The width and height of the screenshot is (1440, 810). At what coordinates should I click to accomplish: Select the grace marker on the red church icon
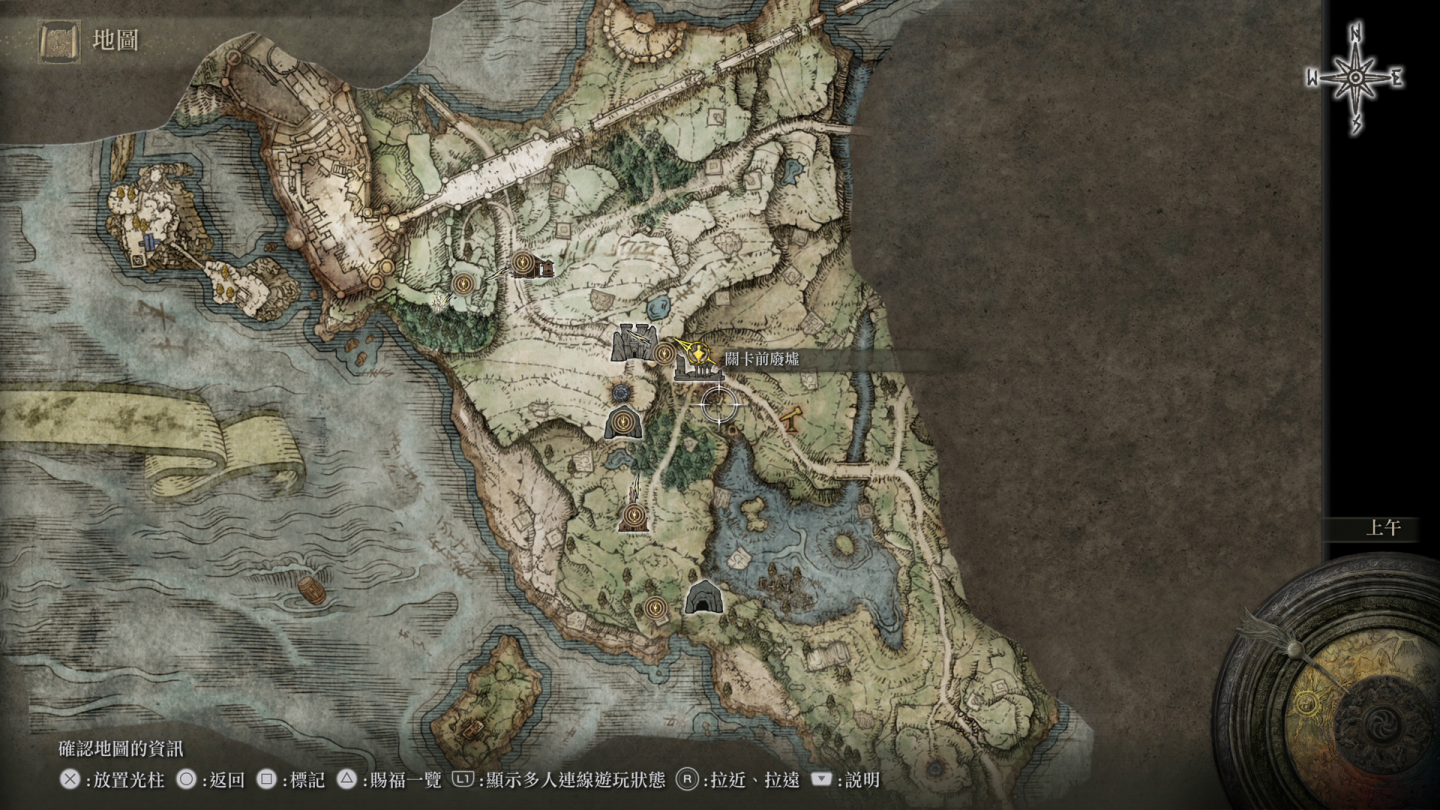(634, 516)
